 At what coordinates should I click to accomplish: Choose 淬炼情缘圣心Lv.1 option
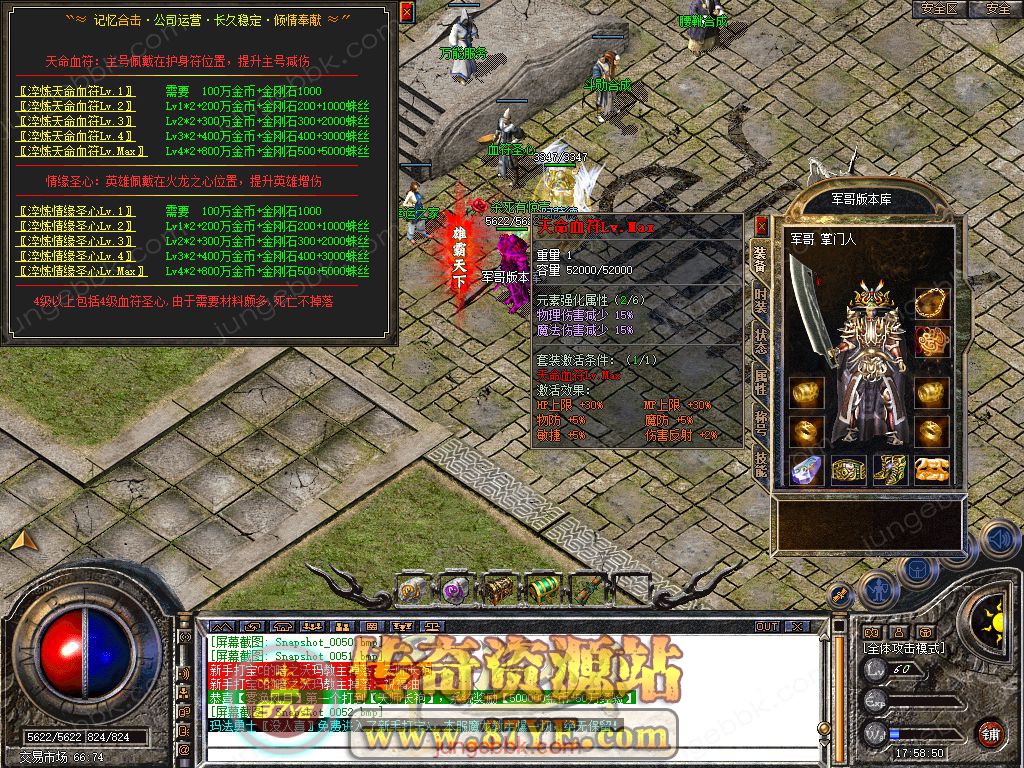pyautogui.click(x=78, y=212)
